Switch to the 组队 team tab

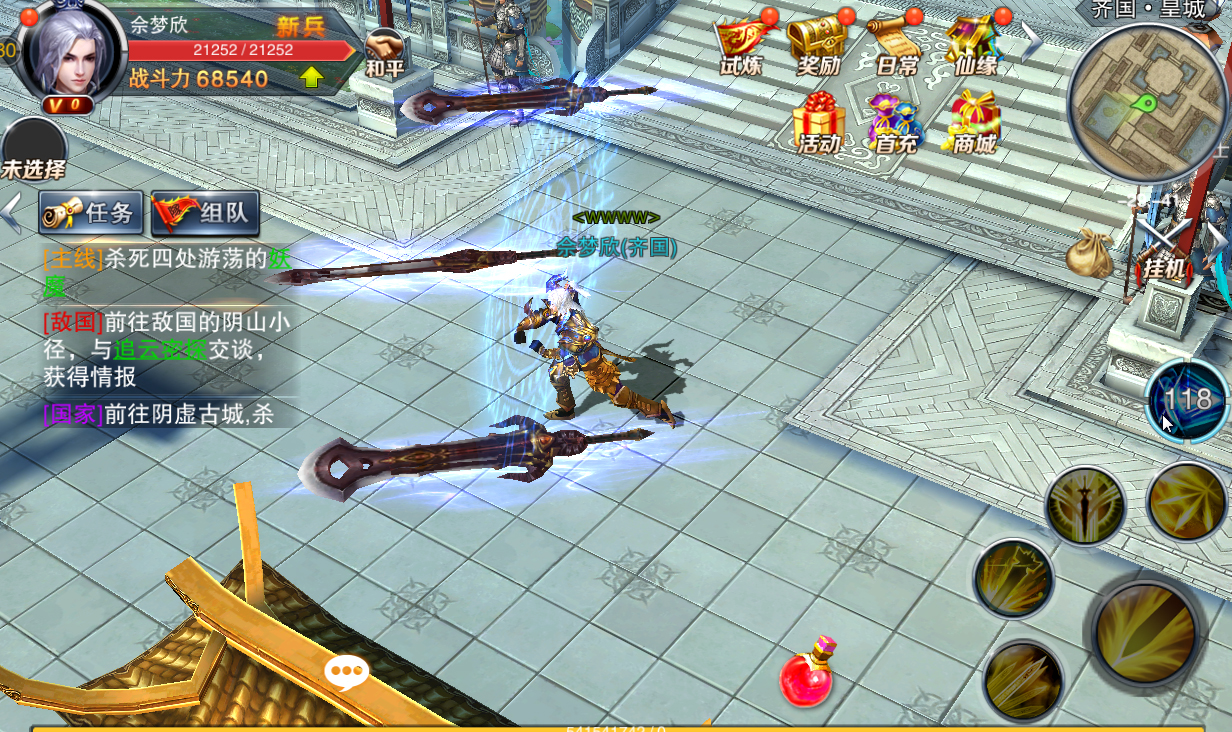pyautogui.click(x=206, y=212)
